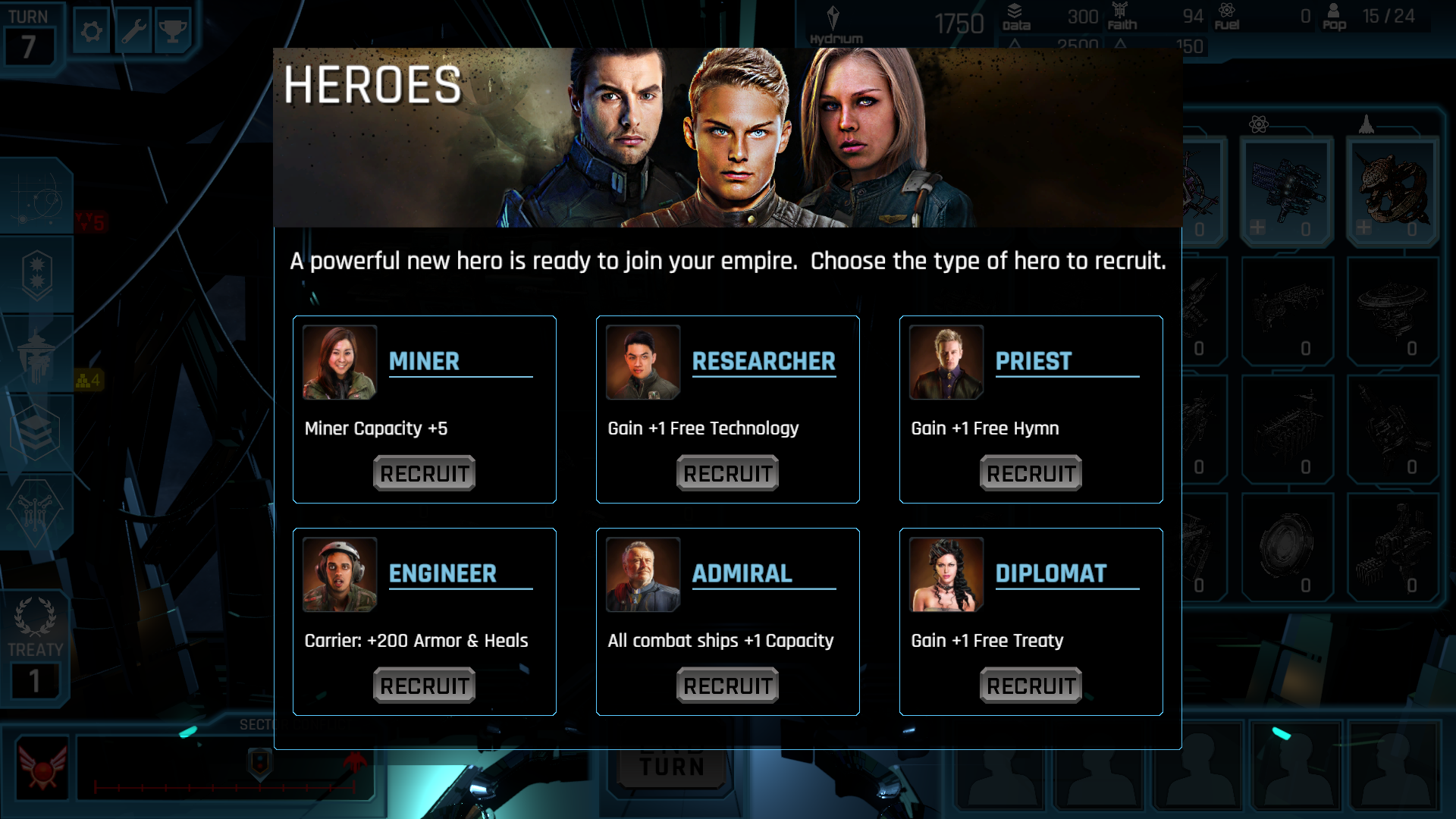Viewport: 1456px width, 819px height.
Task: Open the Treaty panel
Action: pos(35,649)
